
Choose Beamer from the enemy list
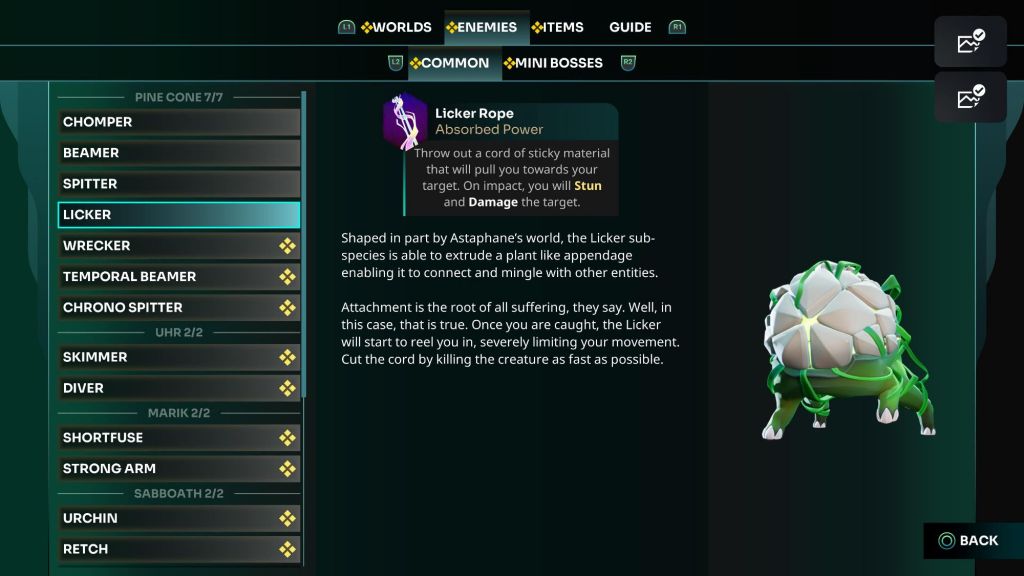[x=179, y=153]
